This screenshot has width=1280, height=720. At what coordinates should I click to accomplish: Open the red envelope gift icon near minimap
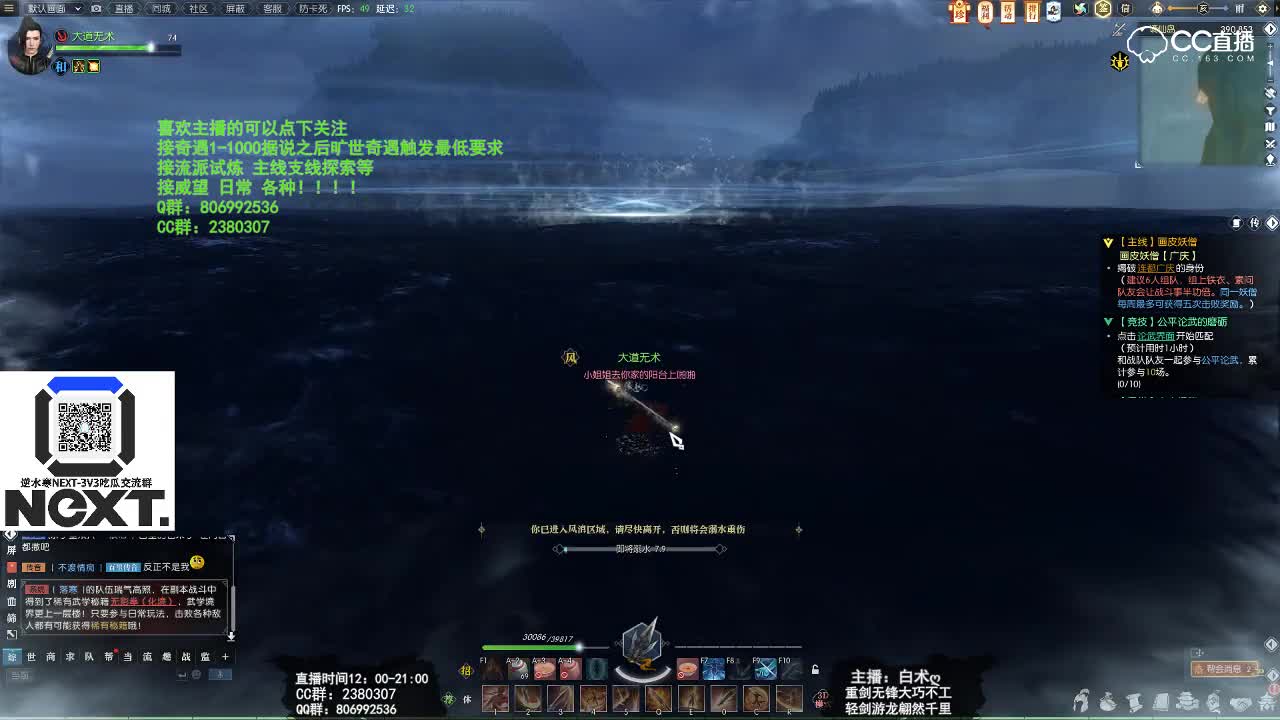[960, 12]
